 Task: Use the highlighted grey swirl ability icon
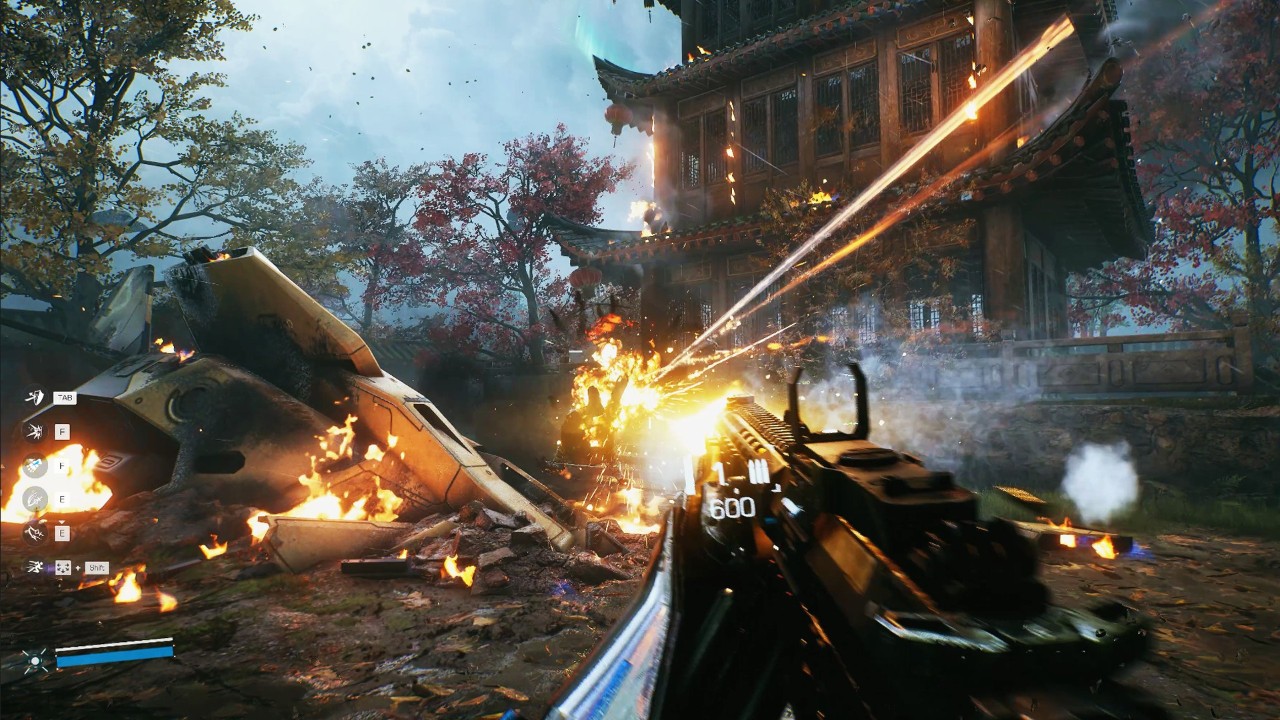34,498
